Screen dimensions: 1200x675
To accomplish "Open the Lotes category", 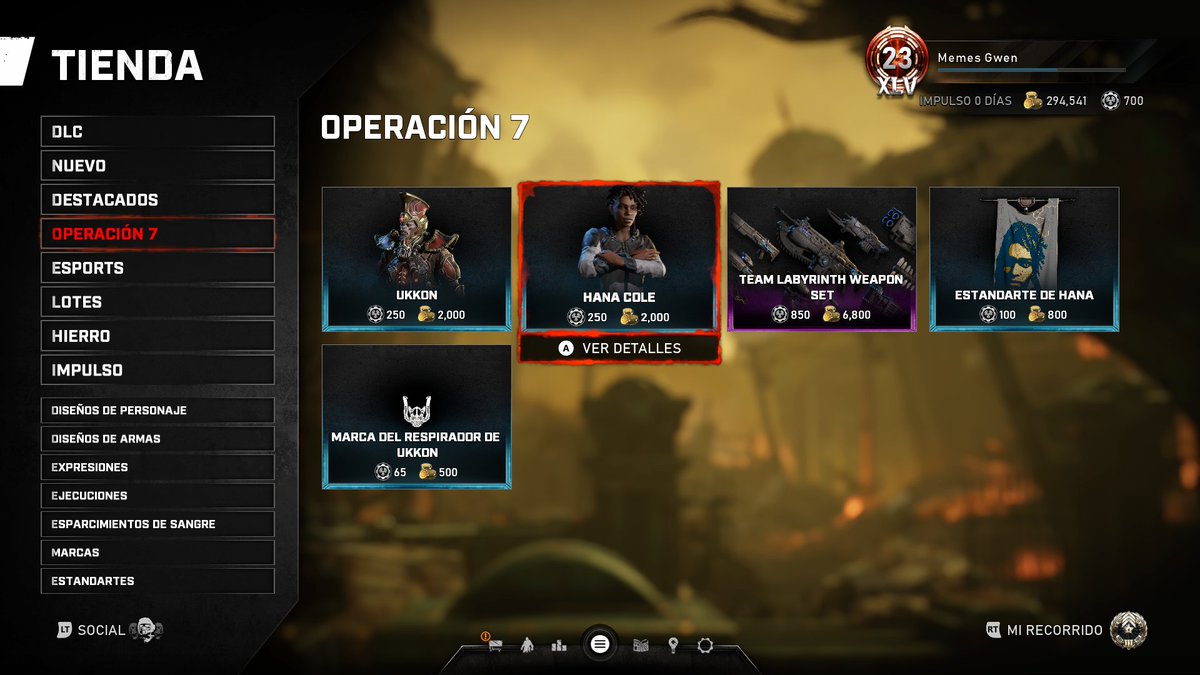I will click(x=157, y=301).
